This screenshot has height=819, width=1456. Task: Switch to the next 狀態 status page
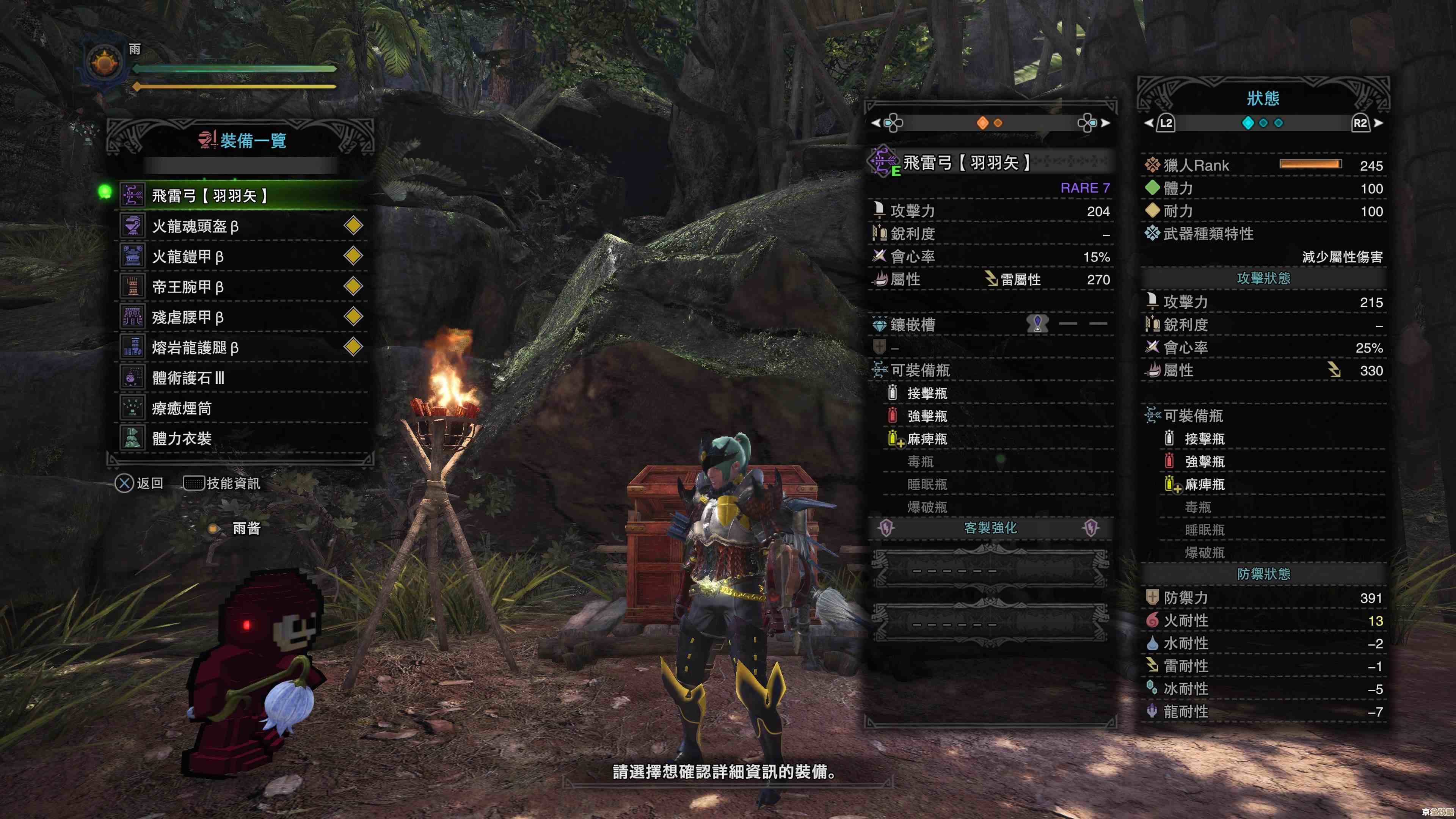tap(1366, 123)
